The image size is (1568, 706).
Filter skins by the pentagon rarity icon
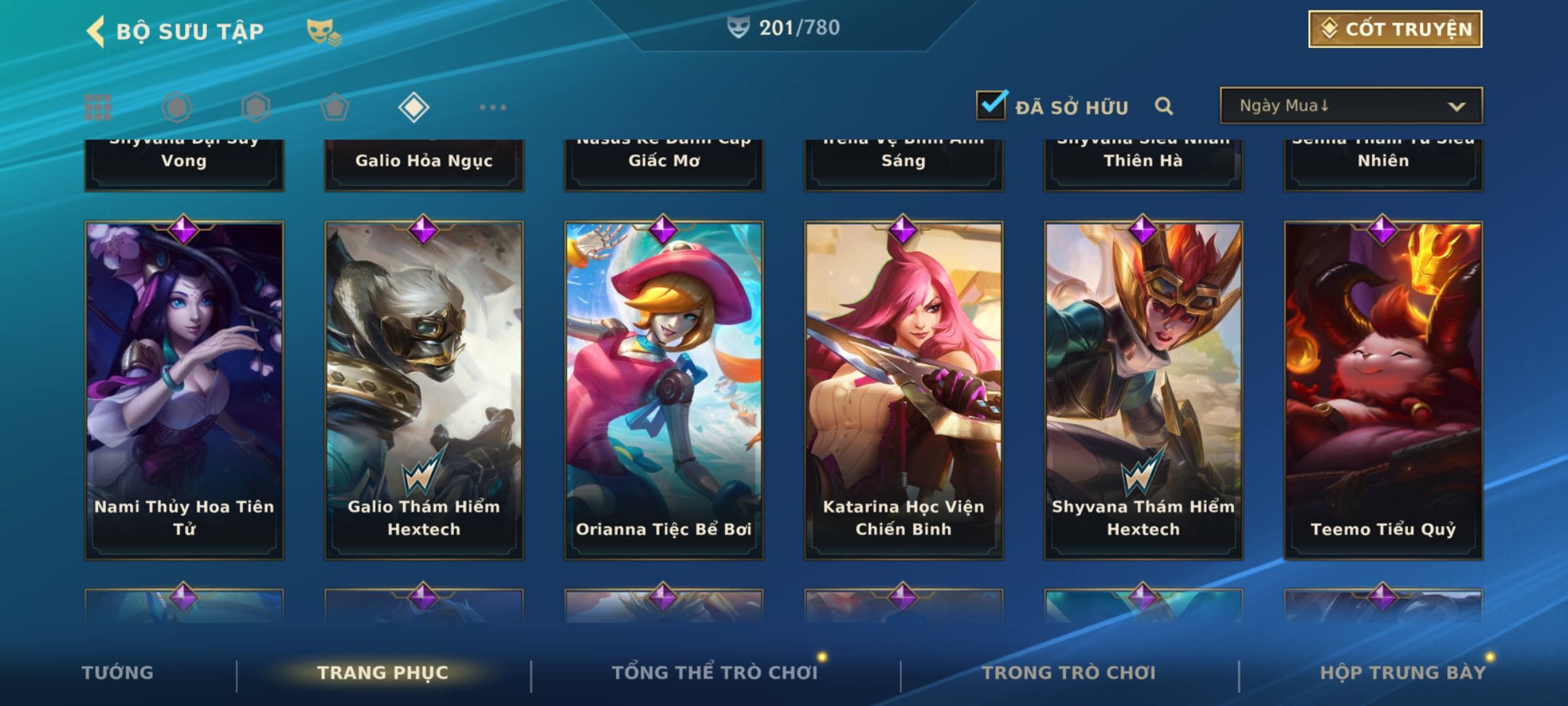pyautogui.click(x=335, y=107)
